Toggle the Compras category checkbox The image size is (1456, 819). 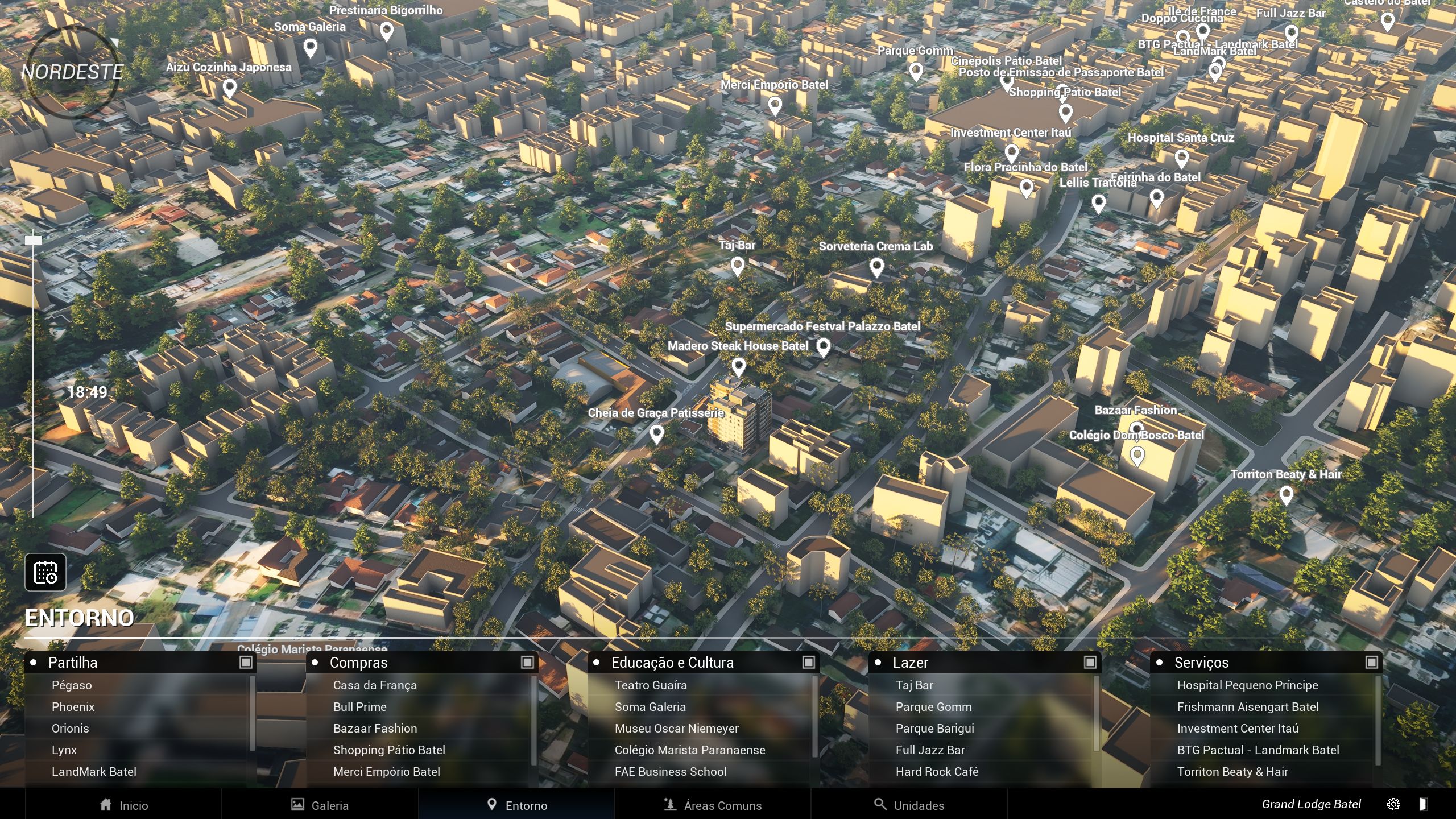(x=527, y=662)
